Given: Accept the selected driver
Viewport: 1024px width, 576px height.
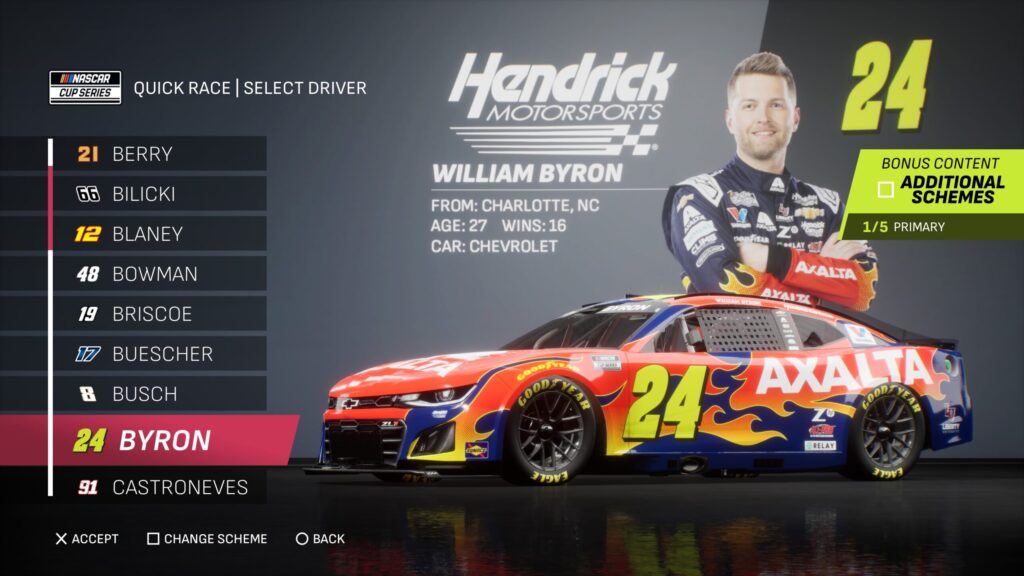Looking at the screenshot, I should pos(87,539).
